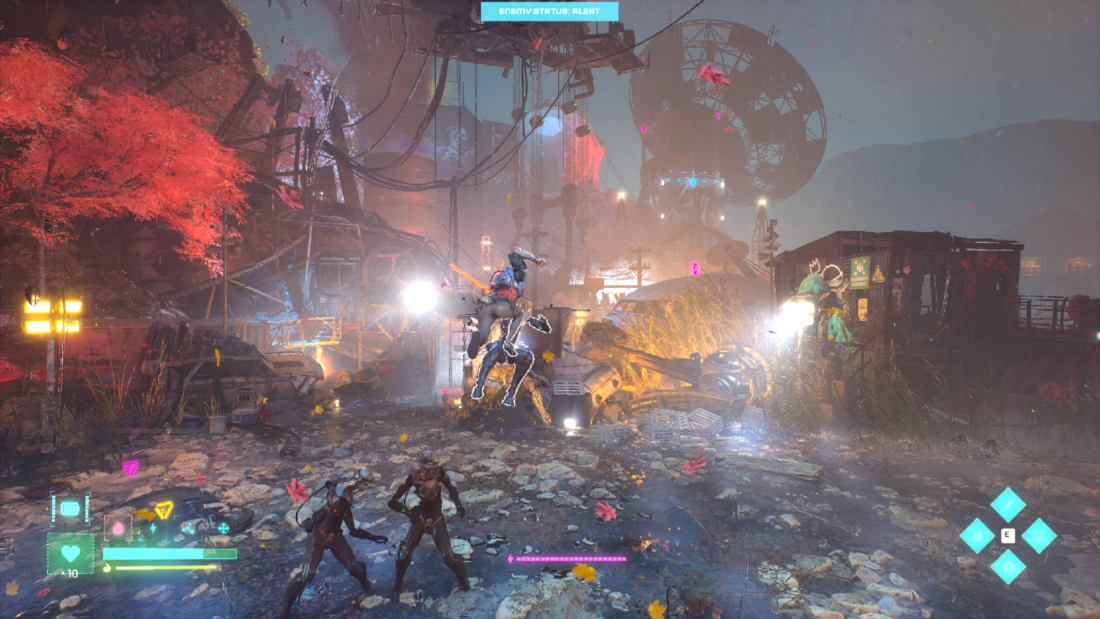Choose the lightning bolt ability slot
Screen dimensions: 1100x619
[153, 528]
